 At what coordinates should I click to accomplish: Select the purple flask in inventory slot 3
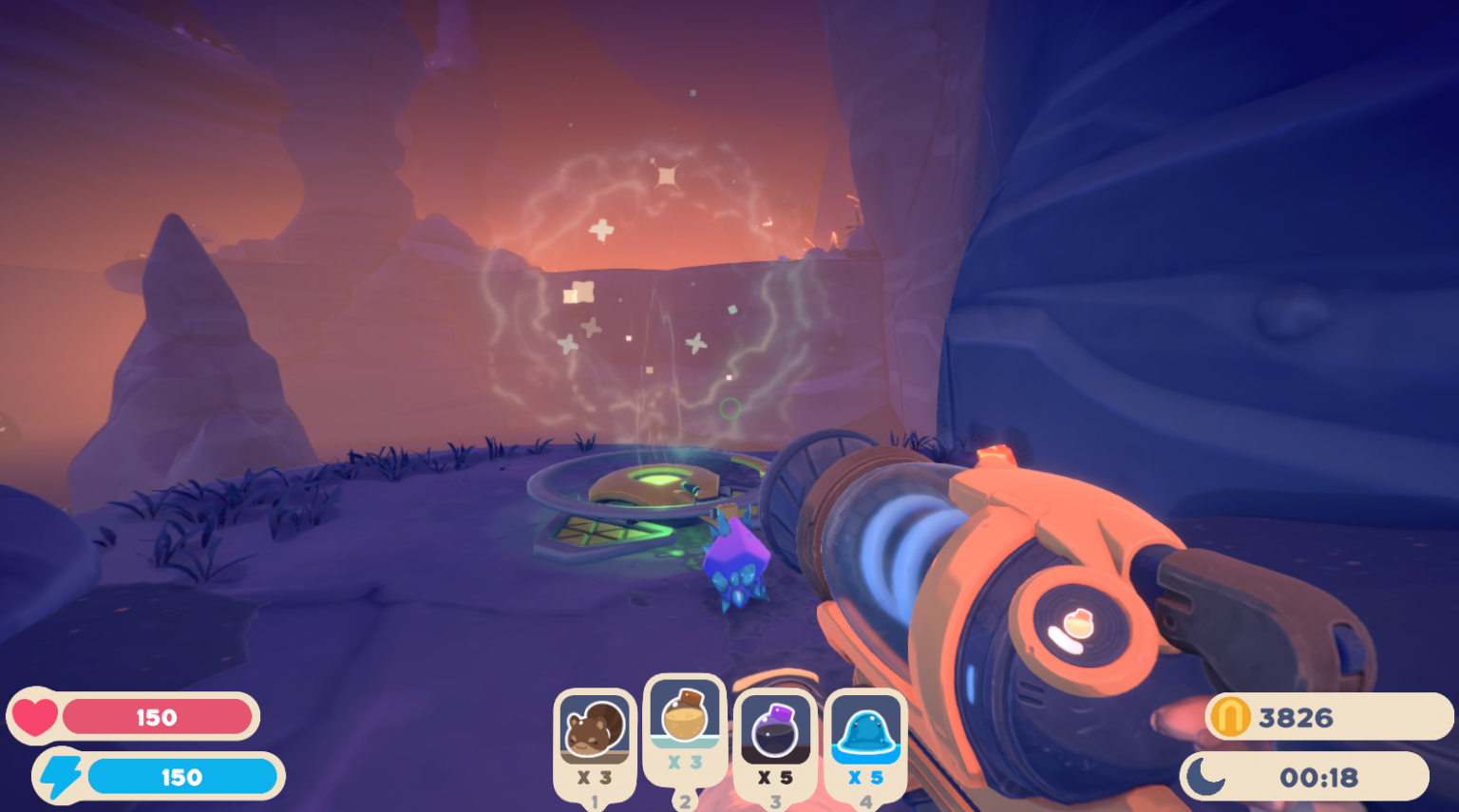774,729
